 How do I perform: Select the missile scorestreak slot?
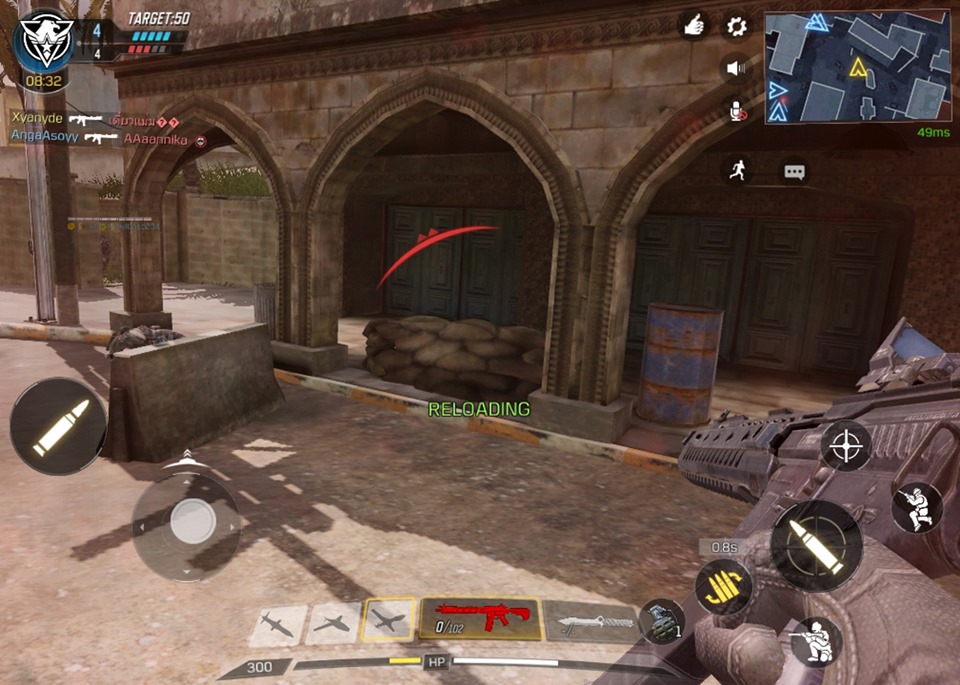point(277,624)
